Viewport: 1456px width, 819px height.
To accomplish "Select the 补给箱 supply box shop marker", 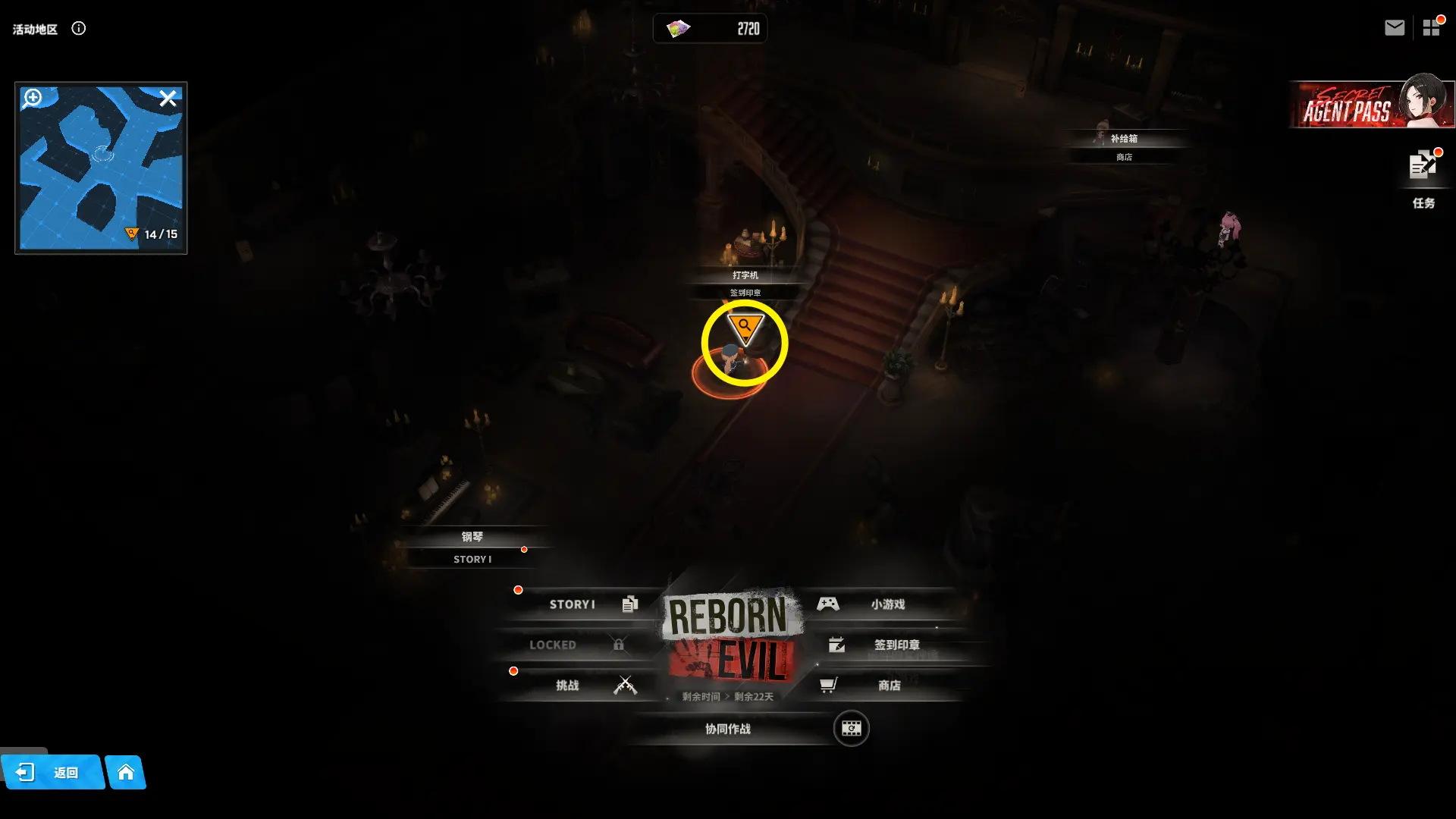I will coord(1124,140).
